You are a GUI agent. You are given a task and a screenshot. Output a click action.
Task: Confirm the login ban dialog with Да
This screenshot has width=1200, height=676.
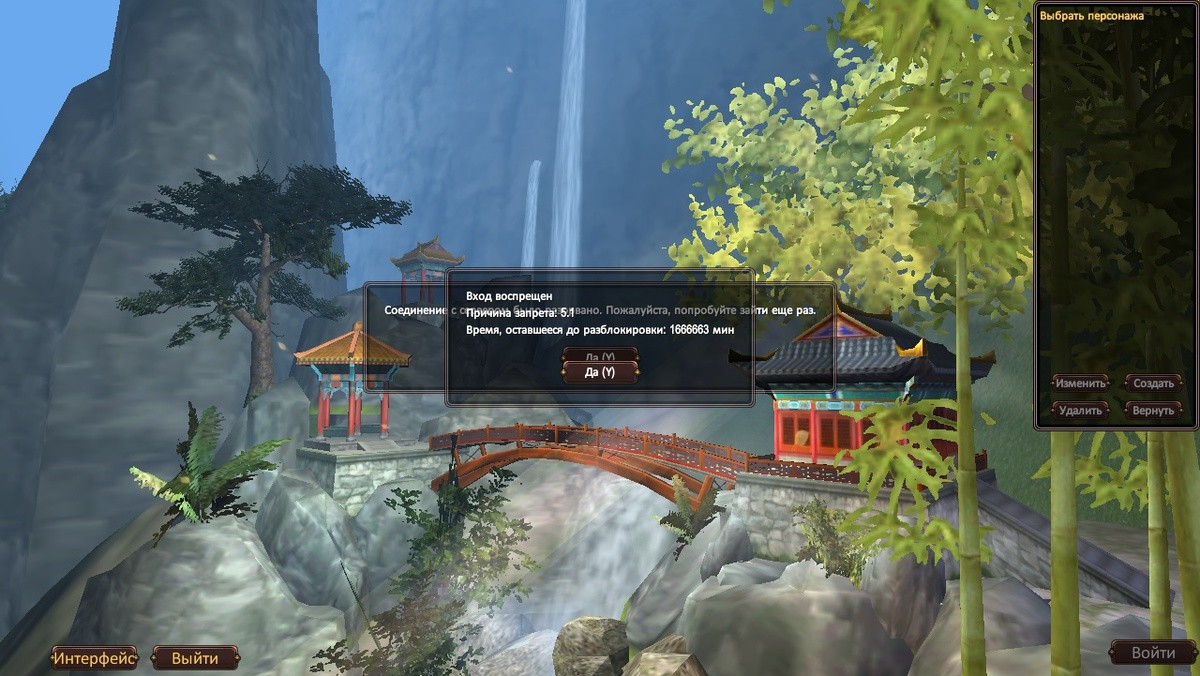(599, 373)
